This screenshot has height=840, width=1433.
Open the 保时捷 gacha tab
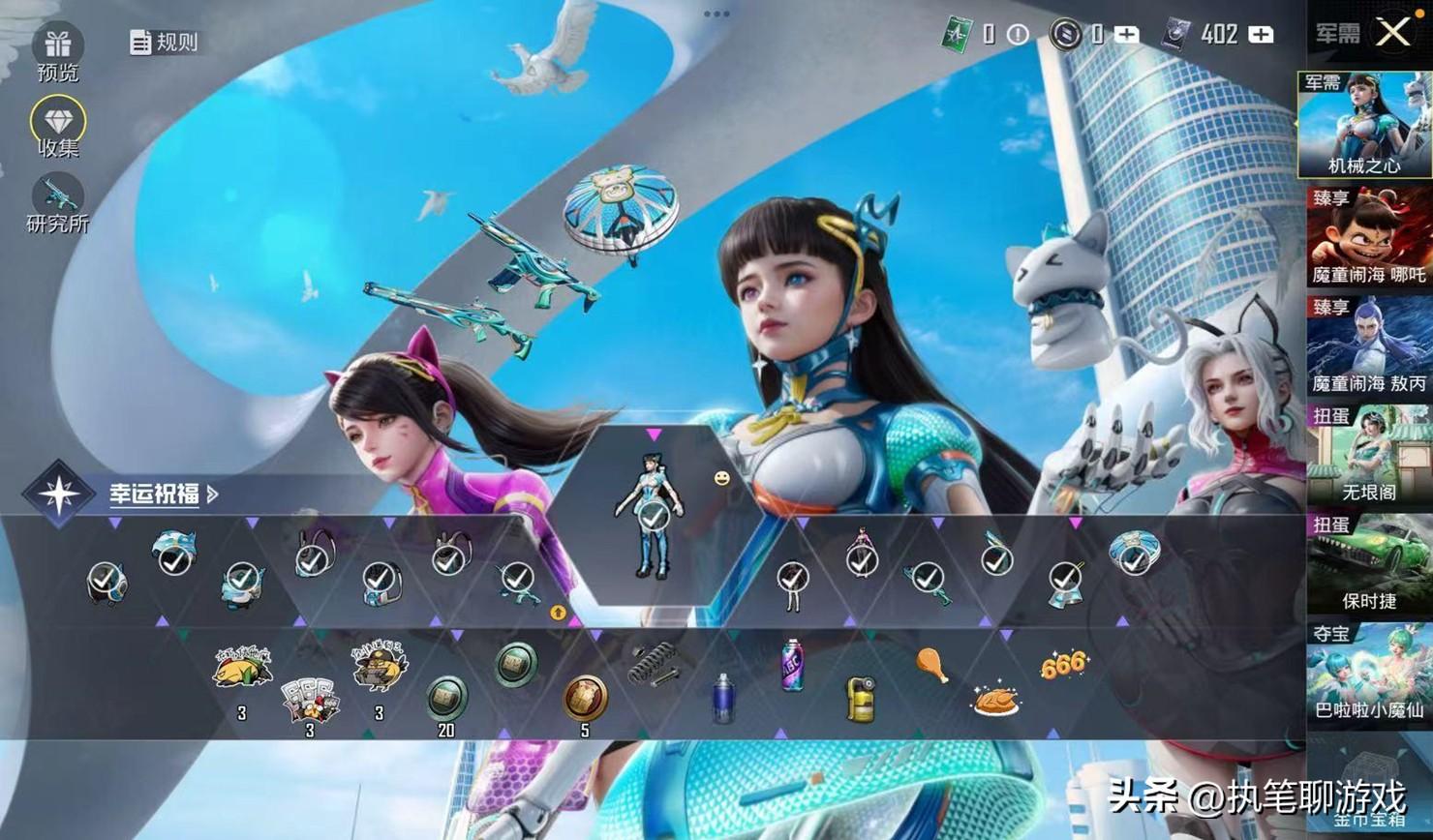pos(1368,564)
